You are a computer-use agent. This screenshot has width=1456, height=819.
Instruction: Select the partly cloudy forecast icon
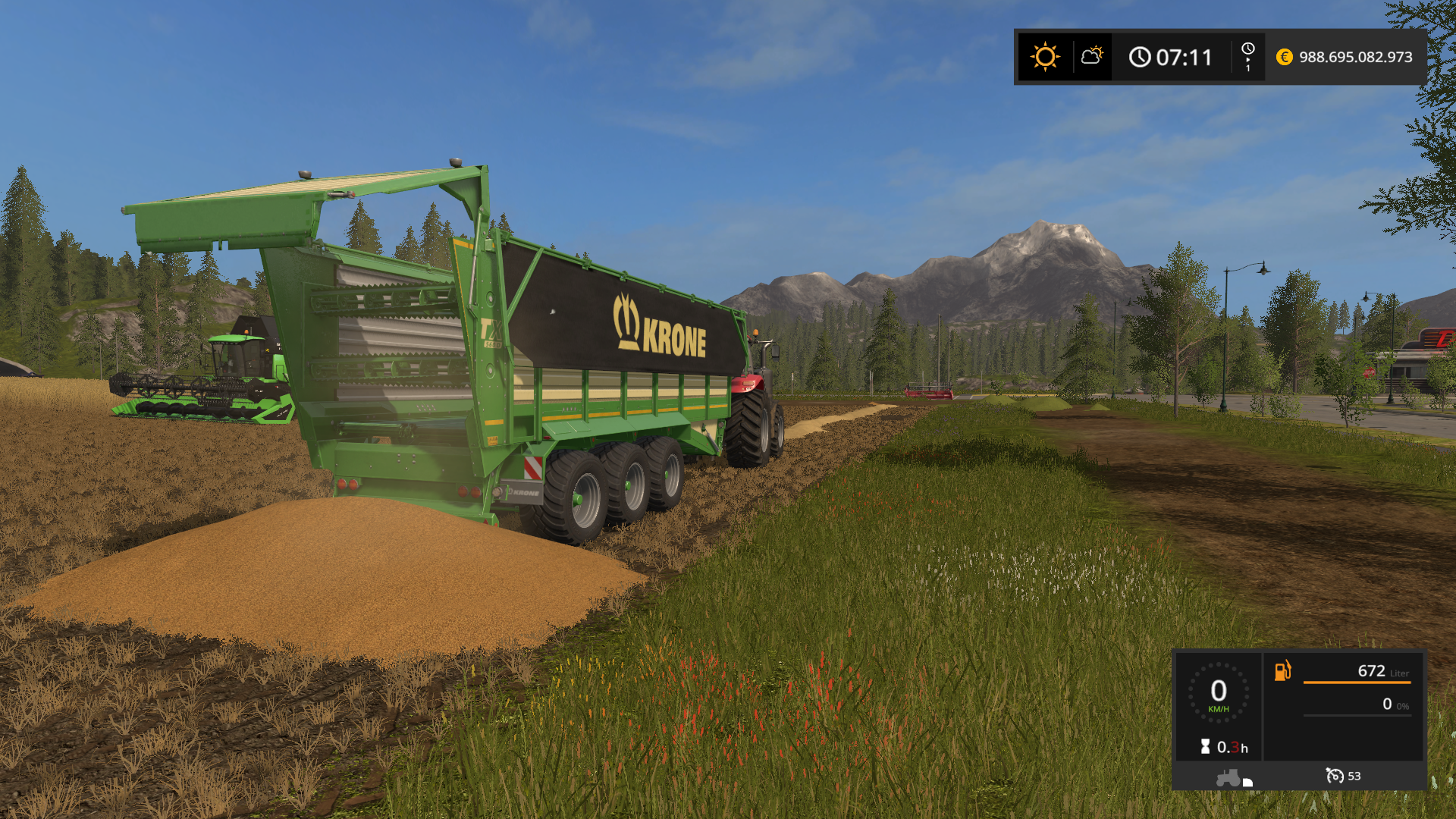(x=1092, y=56)
